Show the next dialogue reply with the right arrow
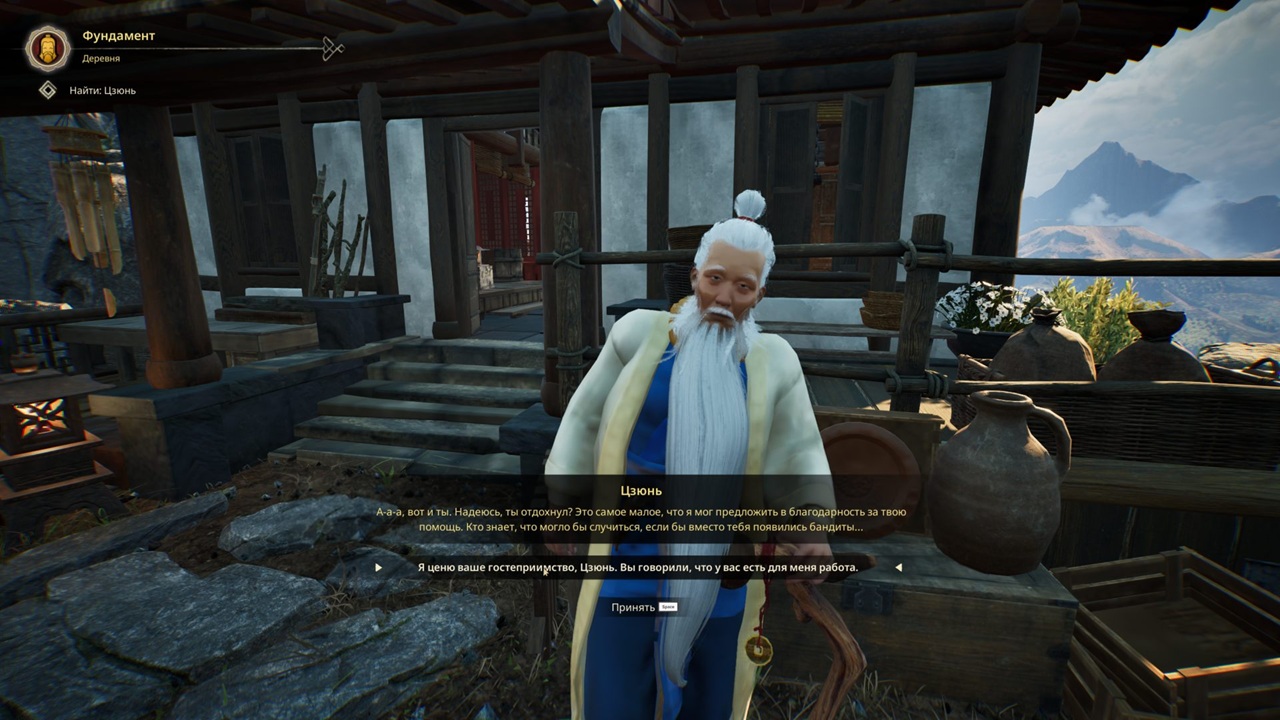 point(898,567)
